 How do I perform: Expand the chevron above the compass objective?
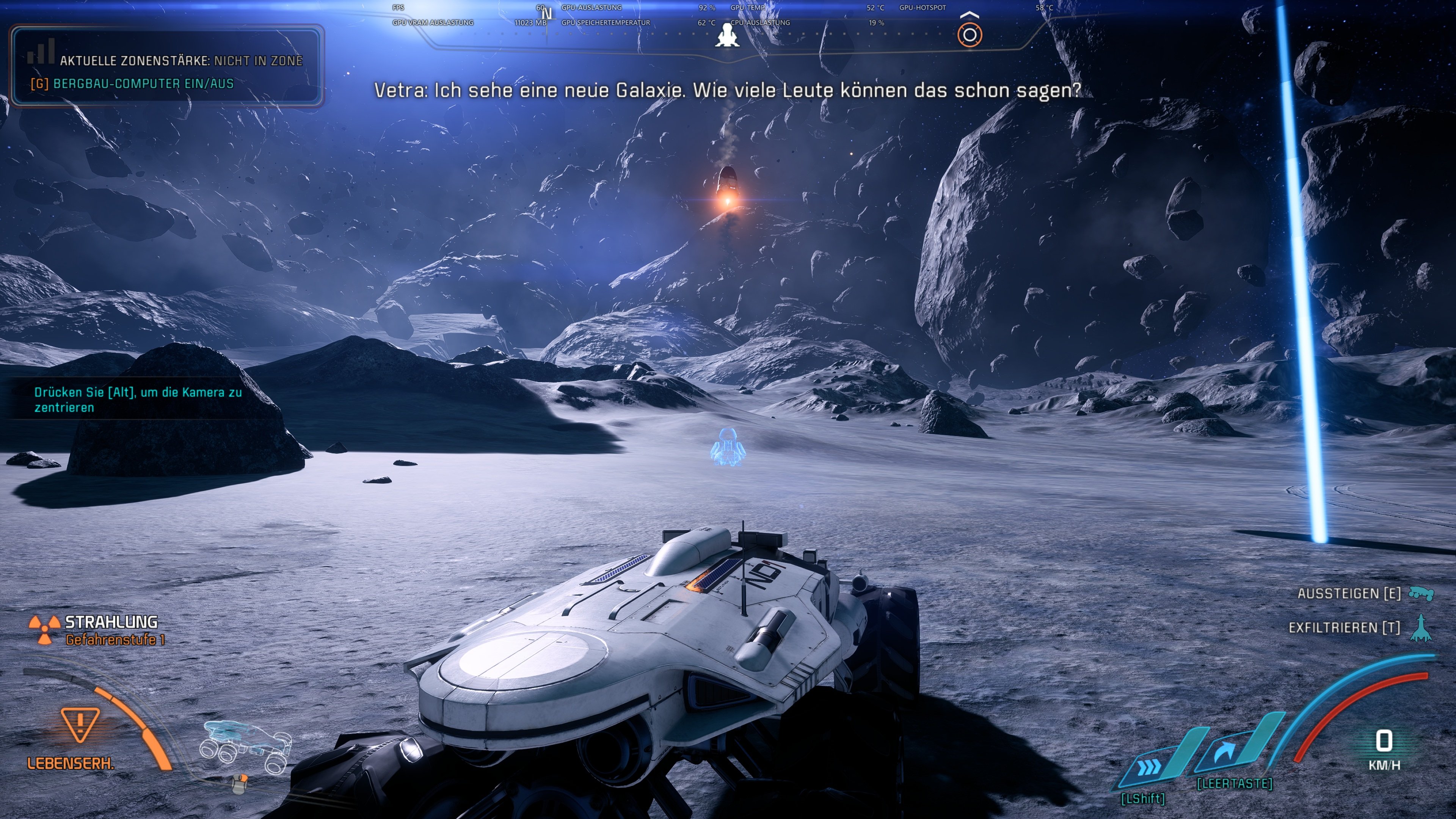coord(970,14)
